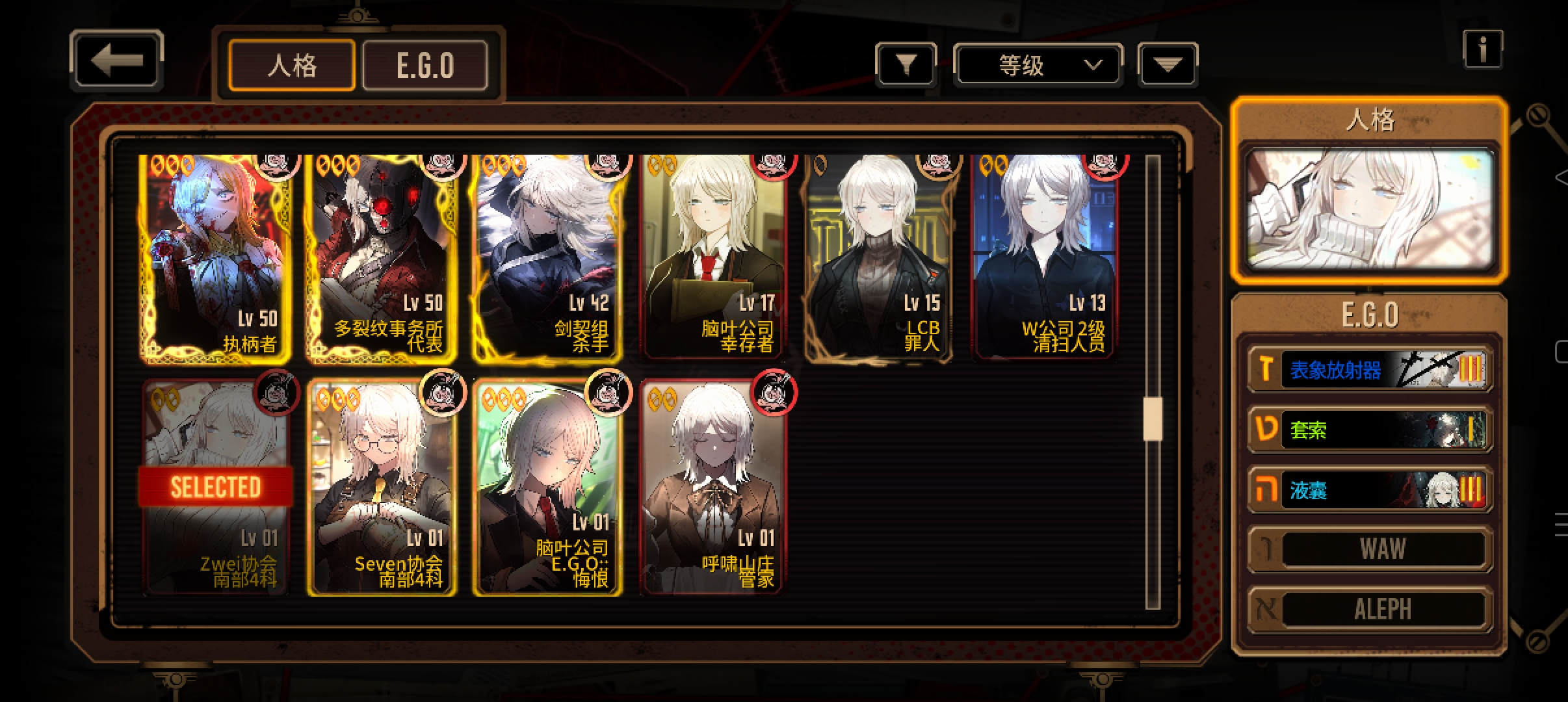Select the empty WAW E.G.O slot
This screenshot has height=702, width=1568.
coord(1370,549)
